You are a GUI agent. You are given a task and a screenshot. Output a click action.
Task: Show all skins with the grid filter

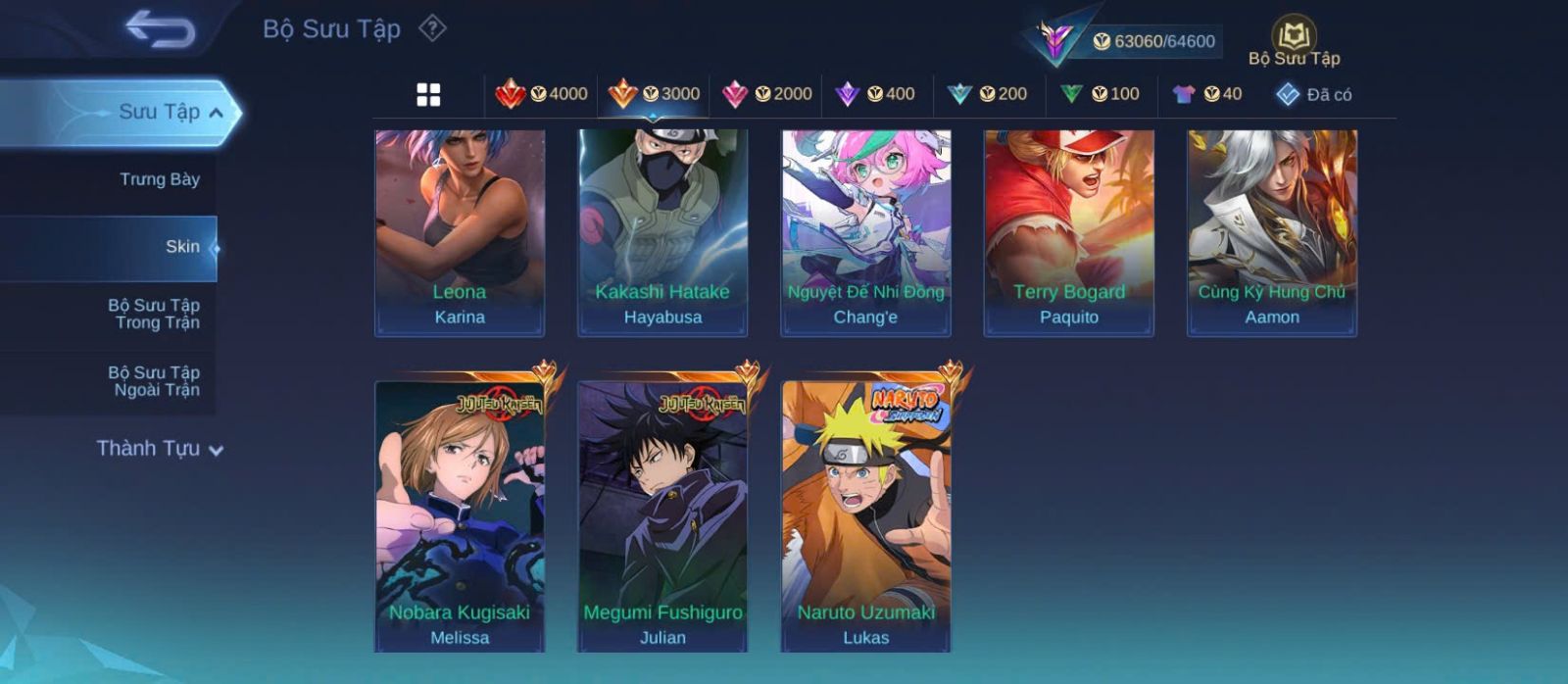(428, 95)
